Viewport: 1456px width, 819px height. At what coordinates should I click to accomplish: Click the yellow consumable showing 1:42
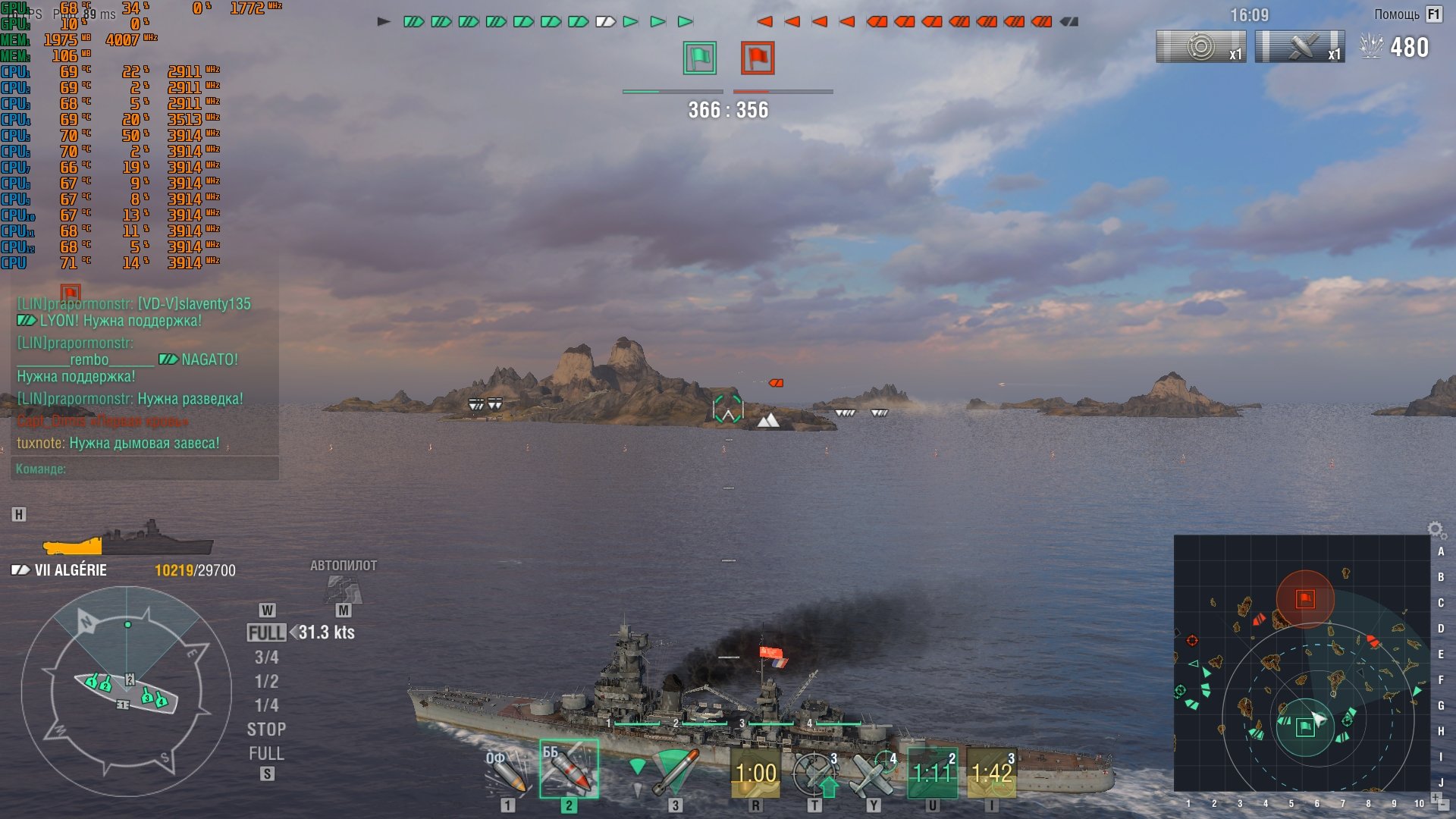(x=992, y=773)
